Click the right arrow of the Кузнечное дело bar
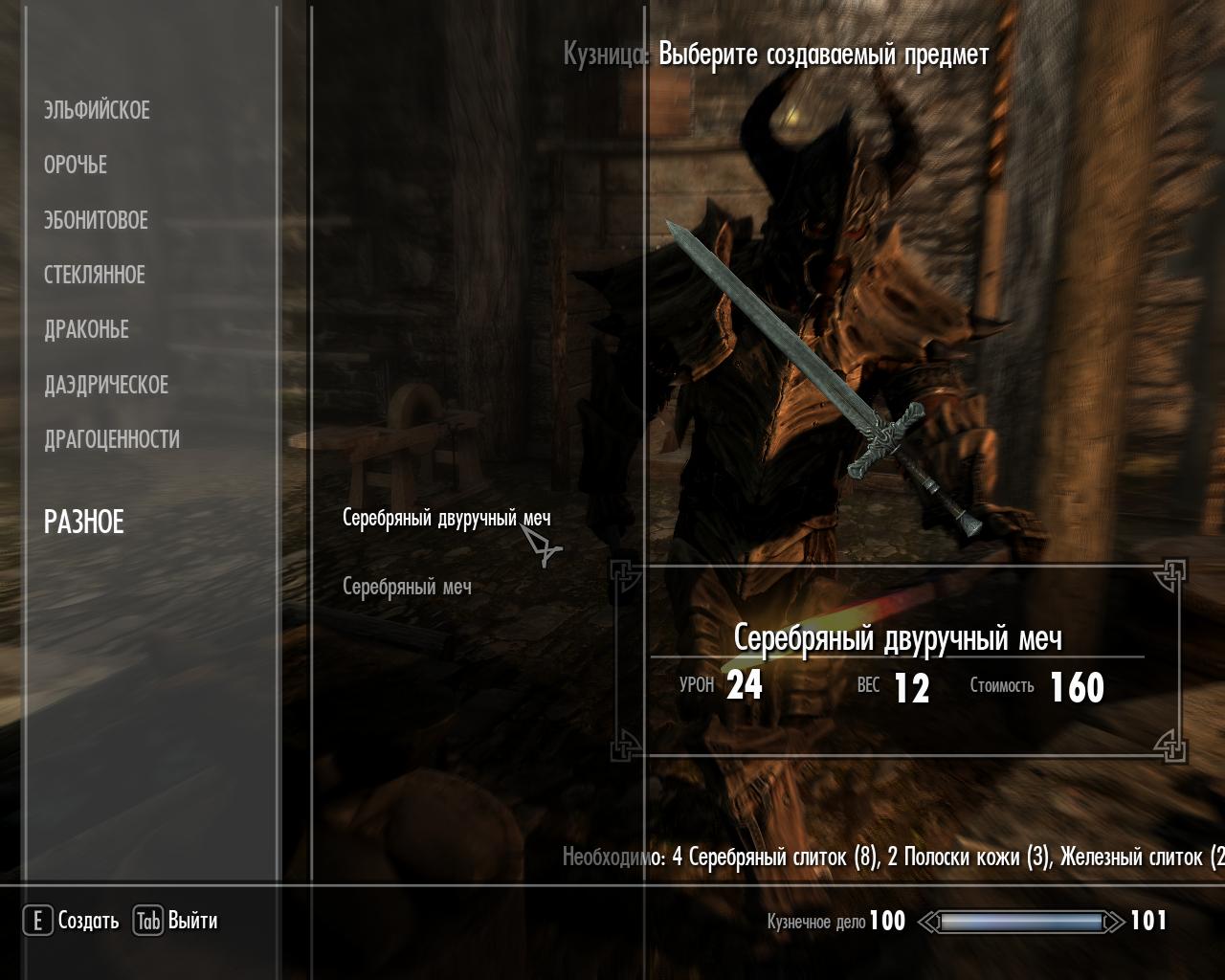The image size is (1225, 980). click(1114, 923)
